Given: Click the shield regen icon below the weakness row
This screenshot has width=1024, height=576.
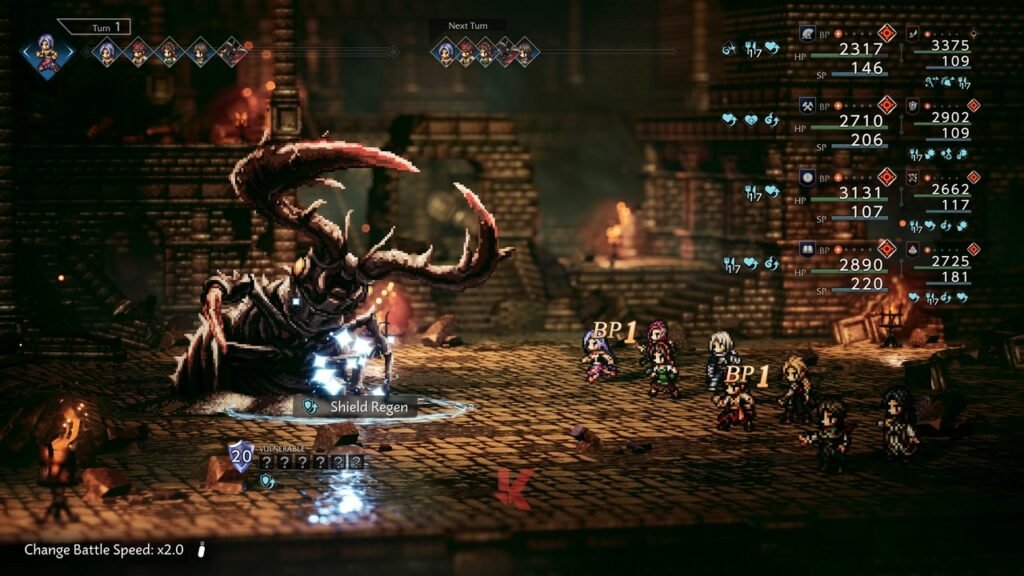Looking at the screenshot, I should click(x=267, y=480).
